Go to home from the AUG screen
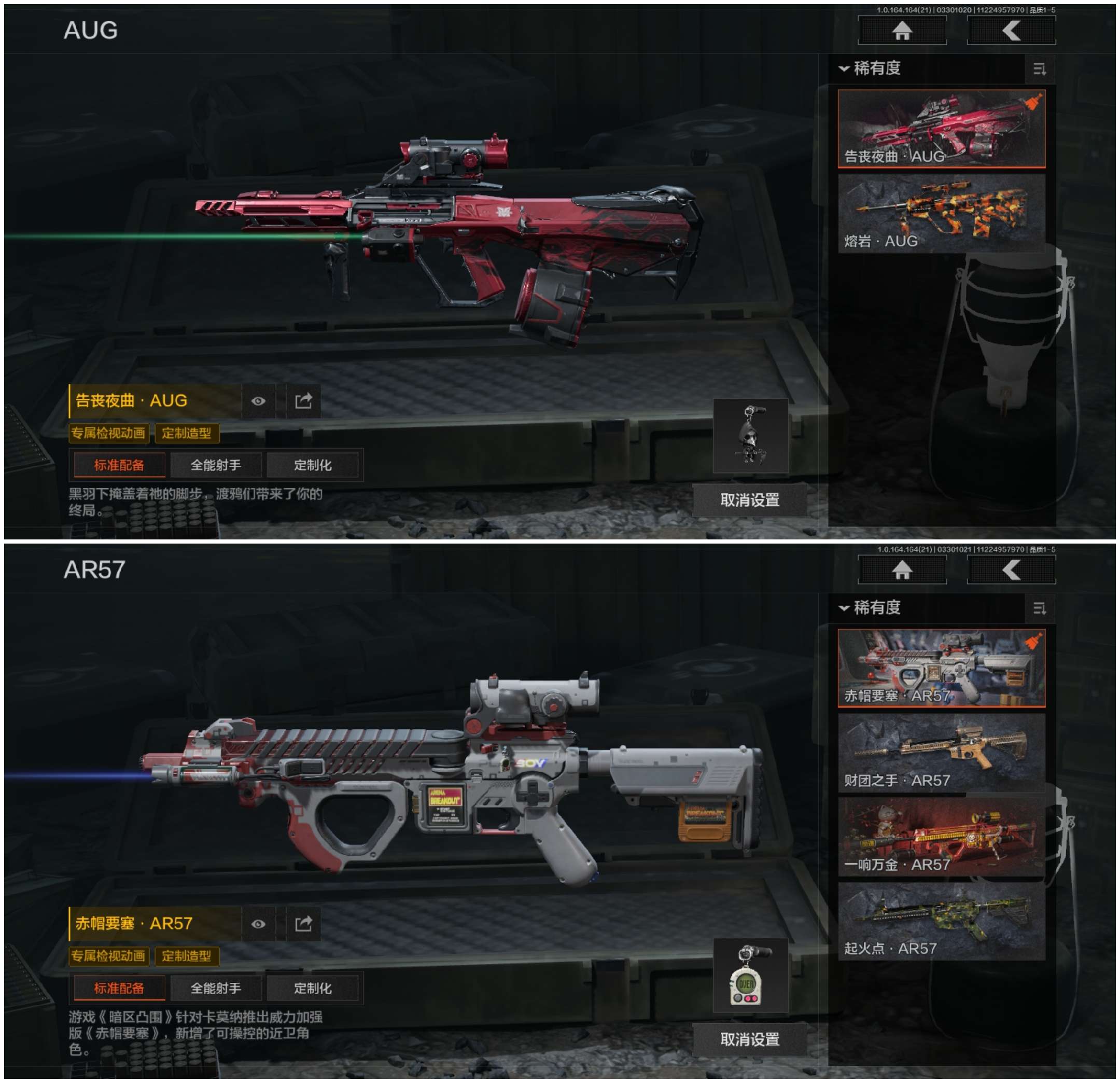 click(902, 30)
